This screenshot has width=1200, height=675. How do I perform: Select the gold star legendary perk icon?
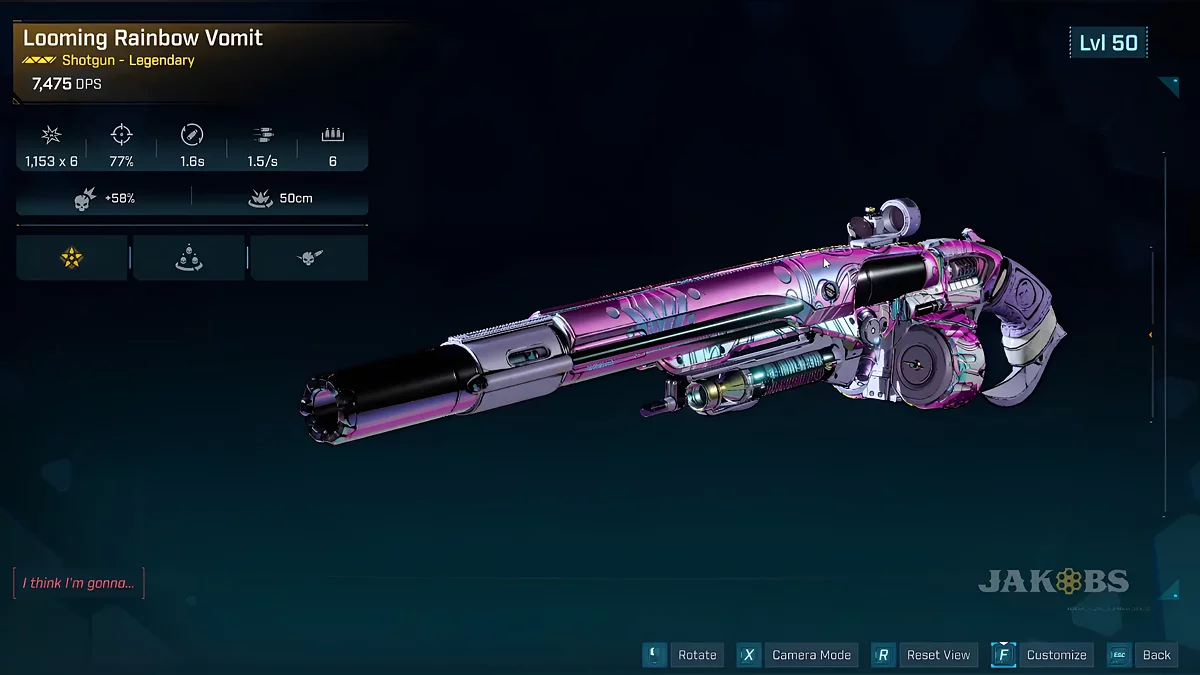pos(72,258)
